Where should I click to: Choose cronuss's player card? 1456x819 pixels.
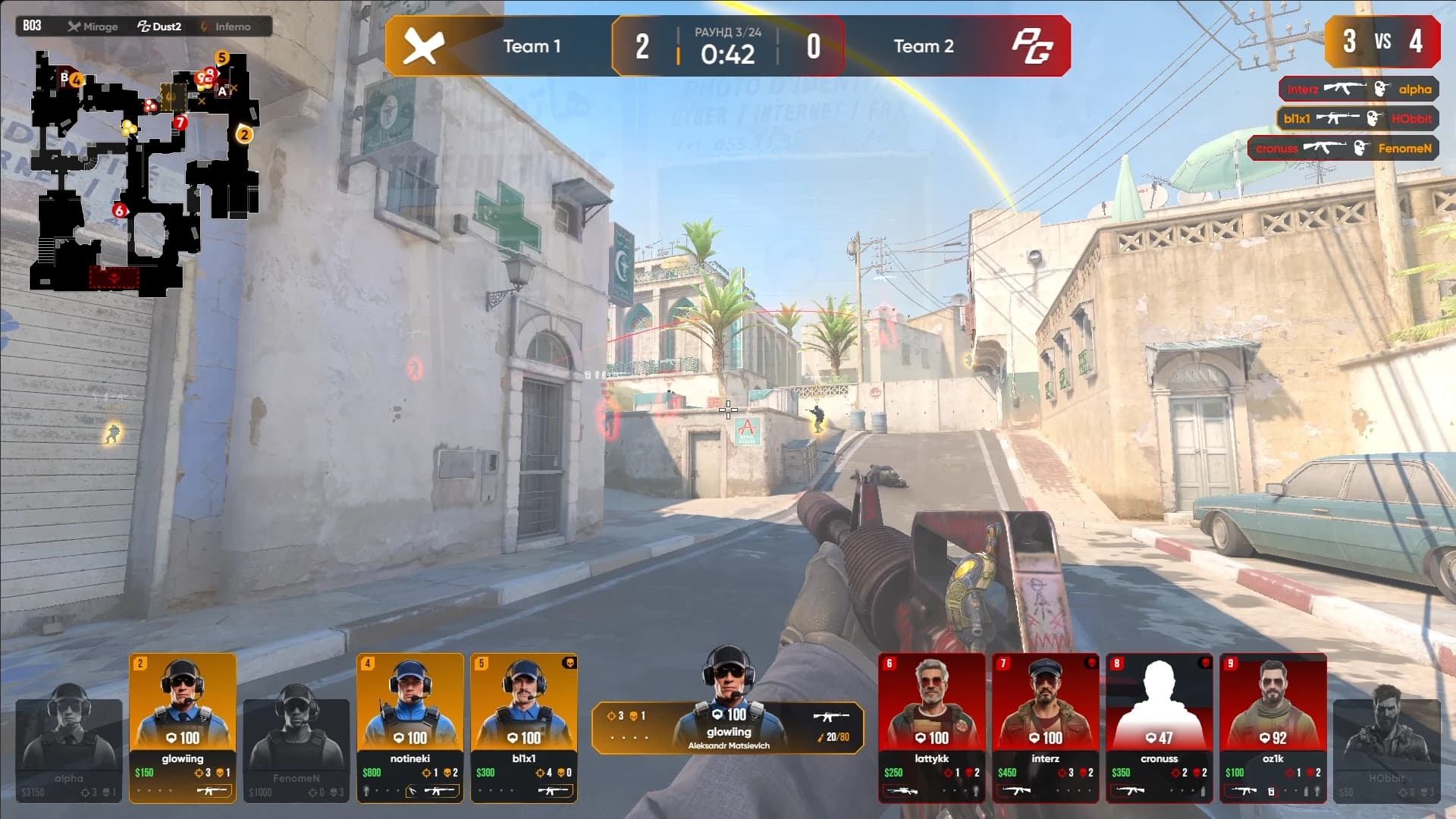click(1159, 726)
